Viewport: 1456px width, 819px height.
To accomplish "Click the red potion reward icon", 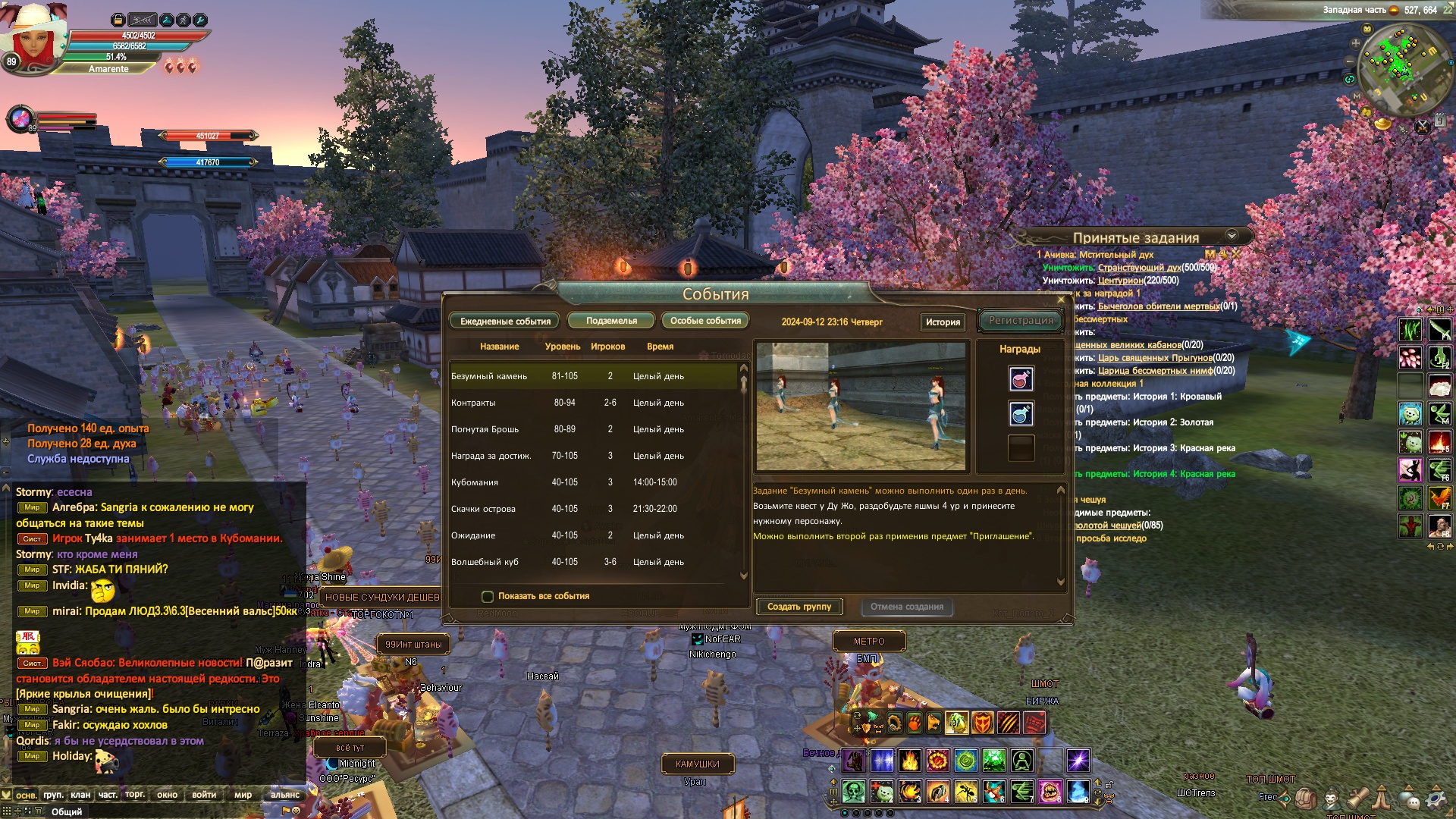I will point(1021,378).
